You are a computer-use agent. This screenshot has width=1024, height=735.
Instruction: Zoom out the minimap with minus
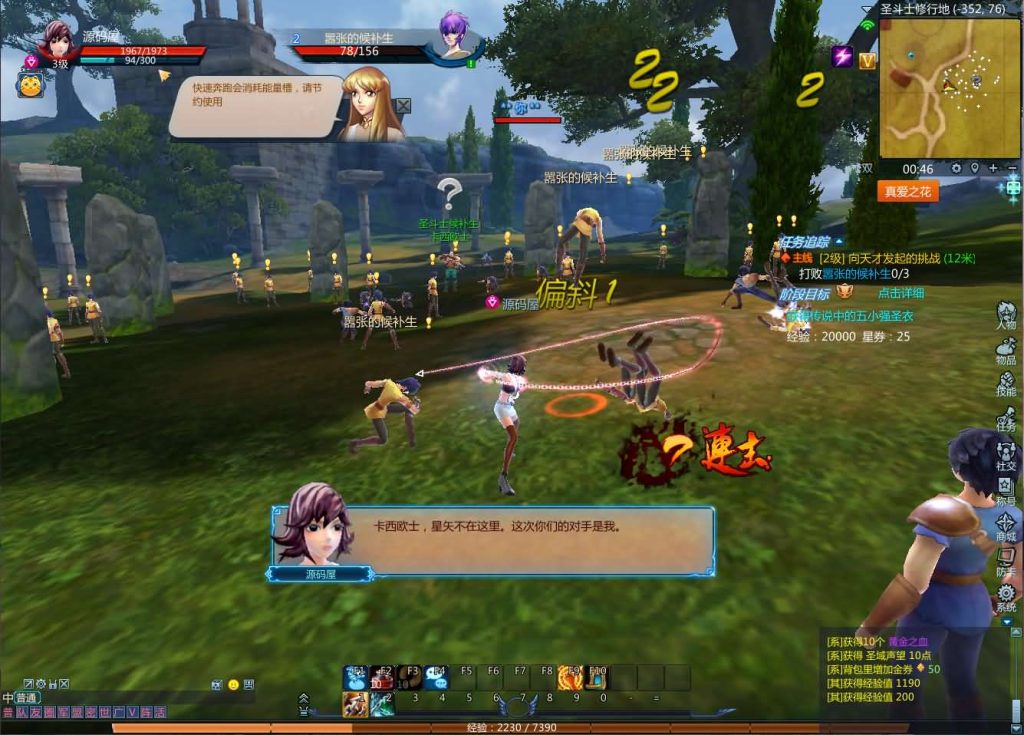coord(1011,169)
